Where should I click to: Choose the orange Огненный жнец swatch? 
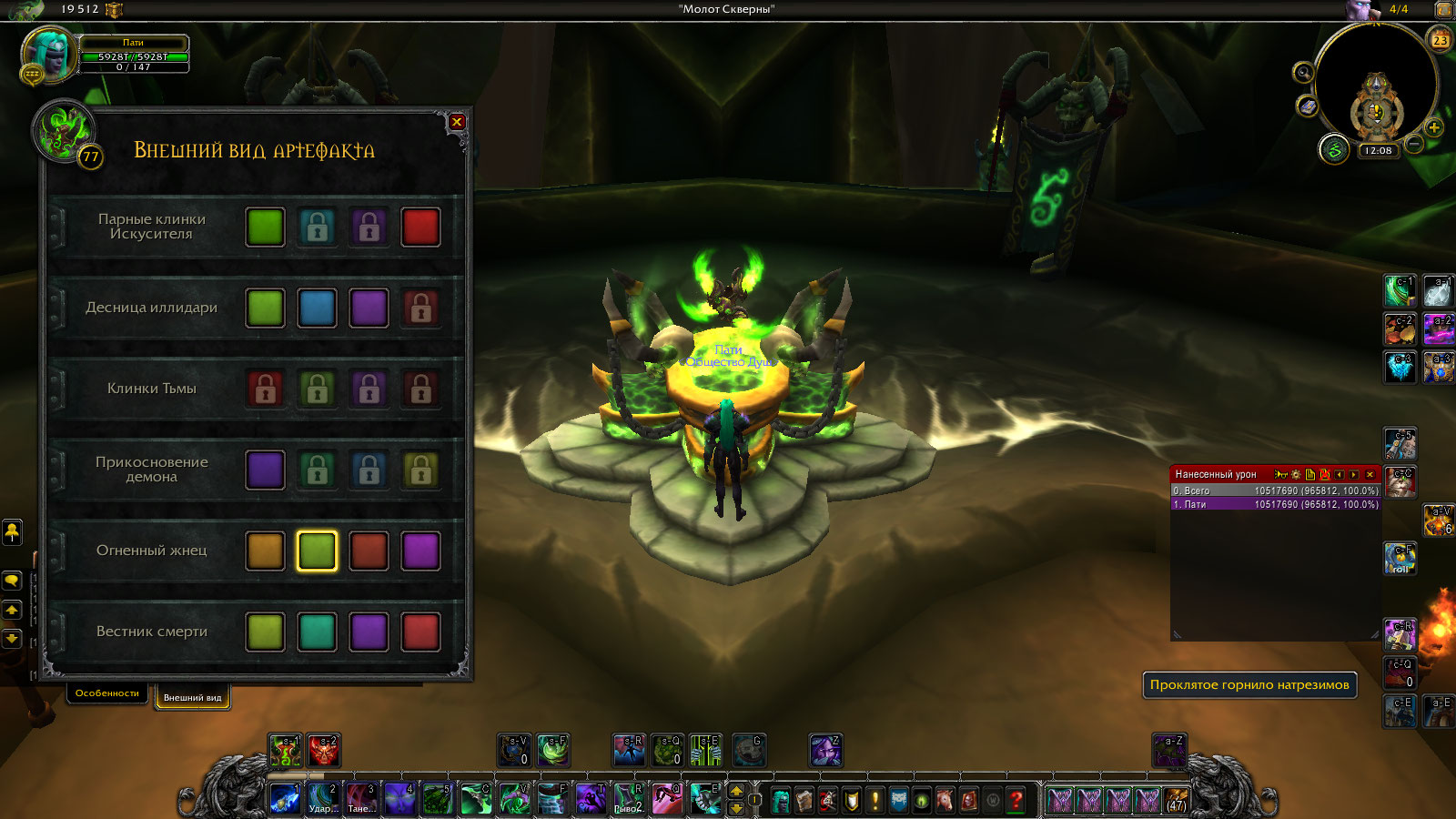265,551
